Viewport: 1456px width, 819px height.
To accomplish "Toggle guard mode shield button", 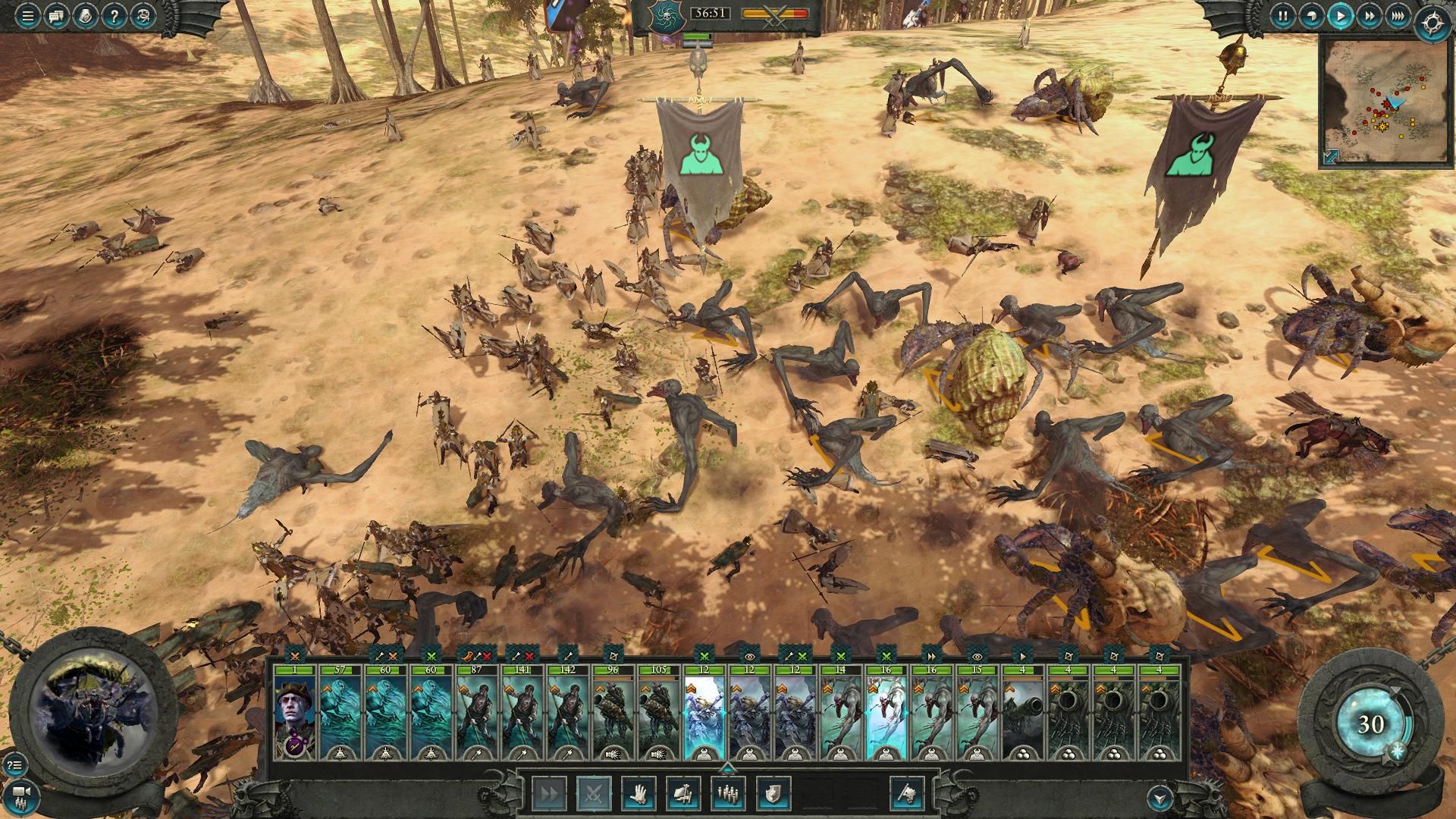I will point(773,794).
